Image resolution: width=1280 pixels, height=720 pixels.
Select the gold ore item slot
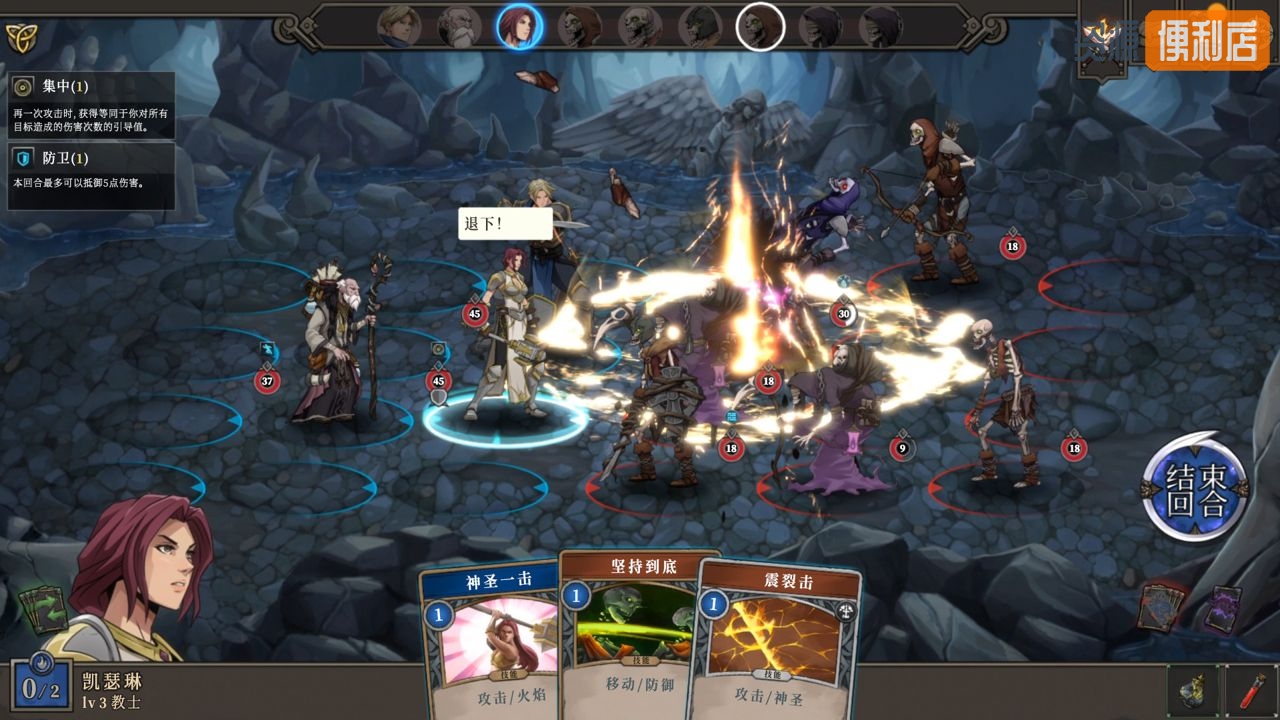tap(1193, 690)
